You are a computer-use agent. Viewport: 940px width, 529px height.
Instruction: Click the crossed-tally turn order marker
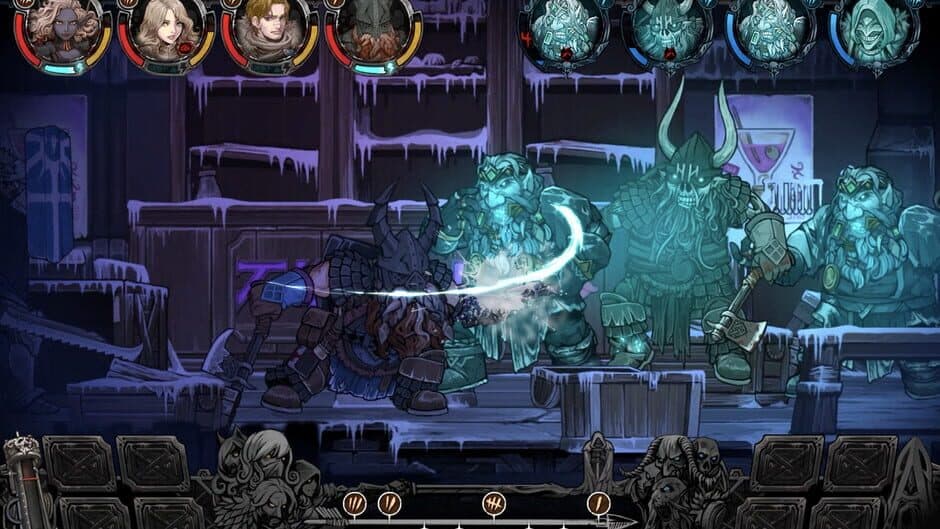tap(493, 502)
